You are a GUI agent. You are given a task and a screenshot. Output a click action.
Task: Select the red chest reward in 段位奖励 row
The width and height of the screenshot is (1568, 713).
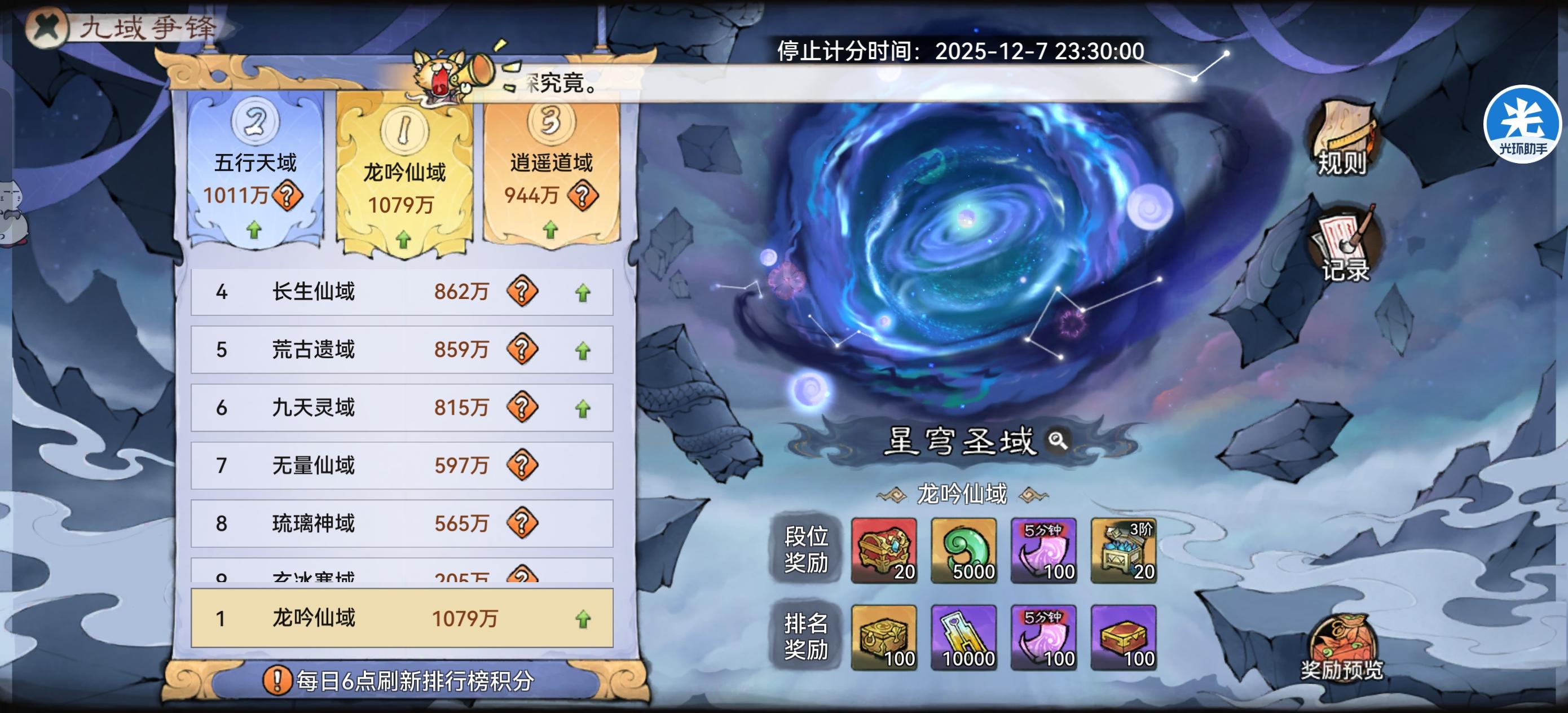(x=884, y=550)
